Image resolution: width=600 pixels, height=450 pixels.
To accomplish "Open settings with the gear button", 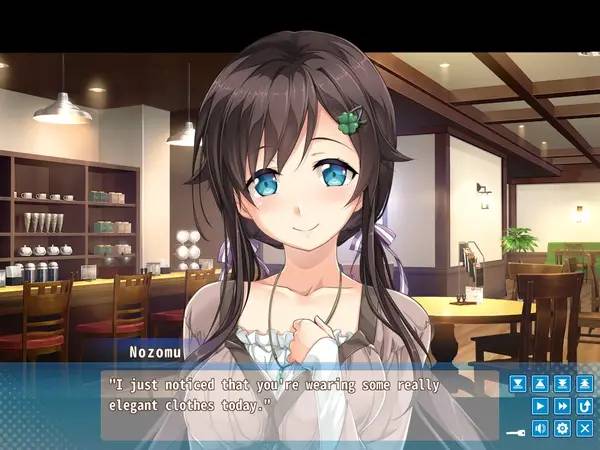I will pos(563,429).
